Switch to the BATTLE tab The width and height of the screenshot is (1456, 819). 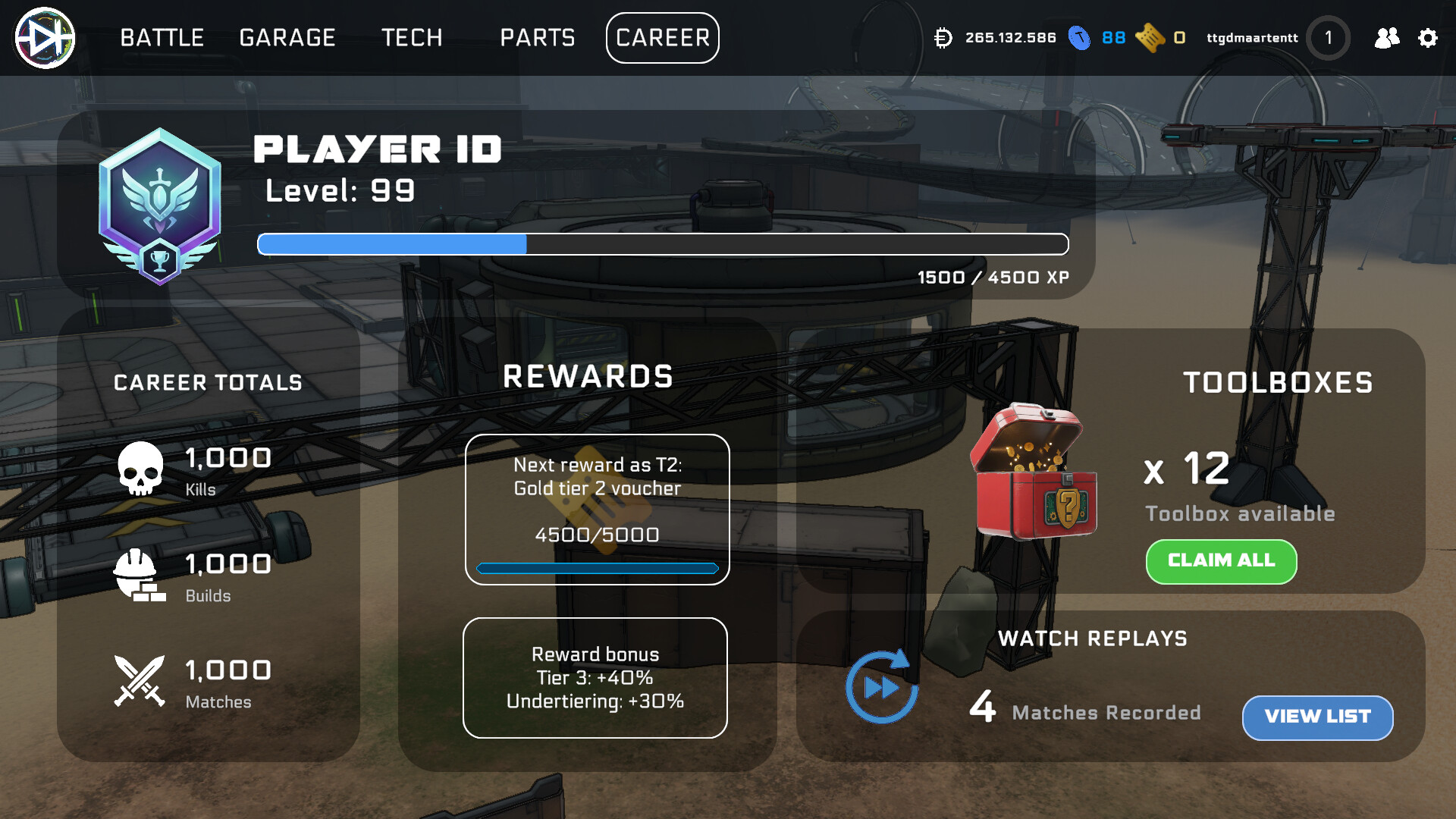tap(162, 38)
